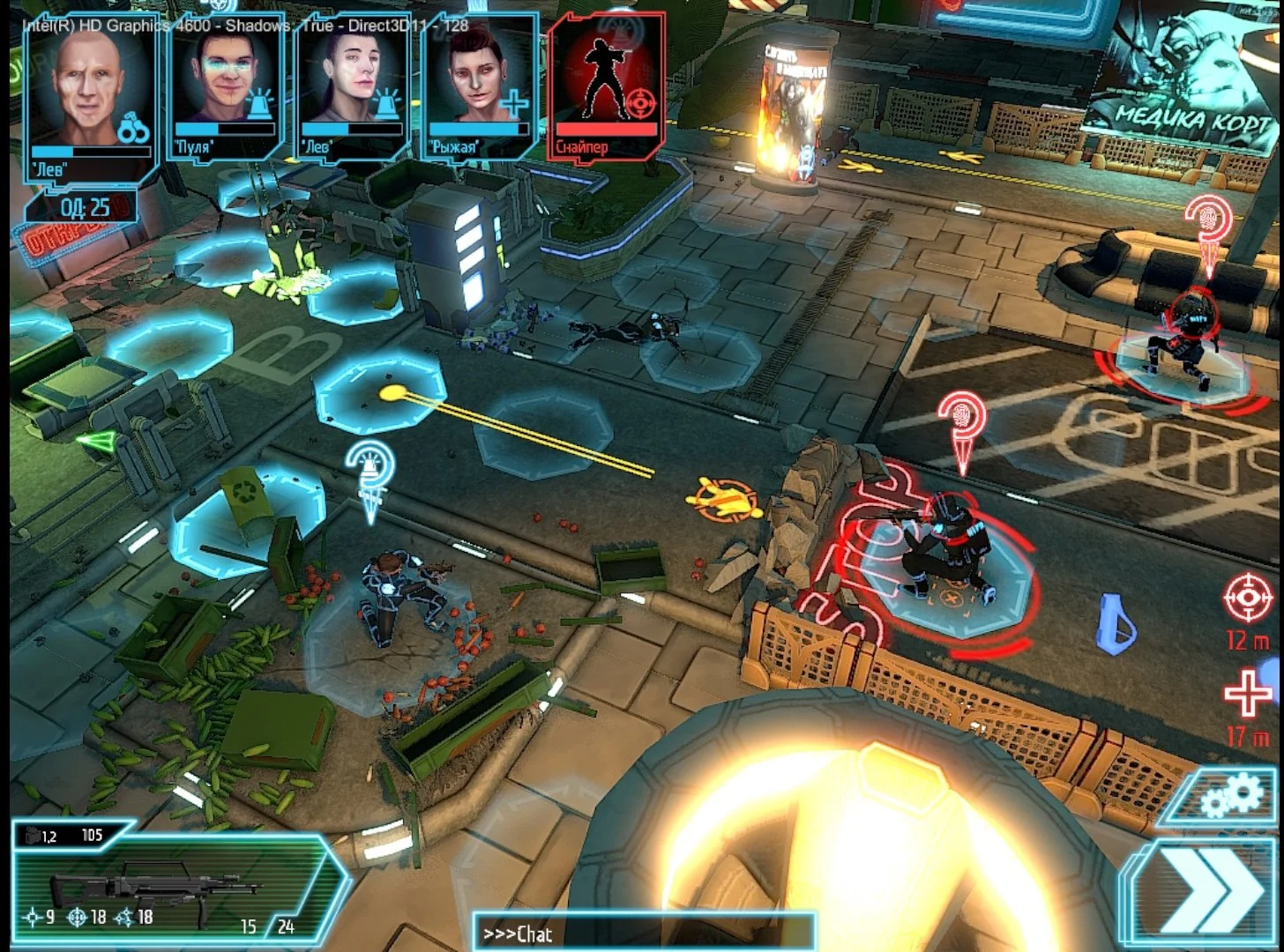Viewport: 1284px width, 952px height.
Task: Select the bald man "Лев" portrait
Action: click(90, 97)
